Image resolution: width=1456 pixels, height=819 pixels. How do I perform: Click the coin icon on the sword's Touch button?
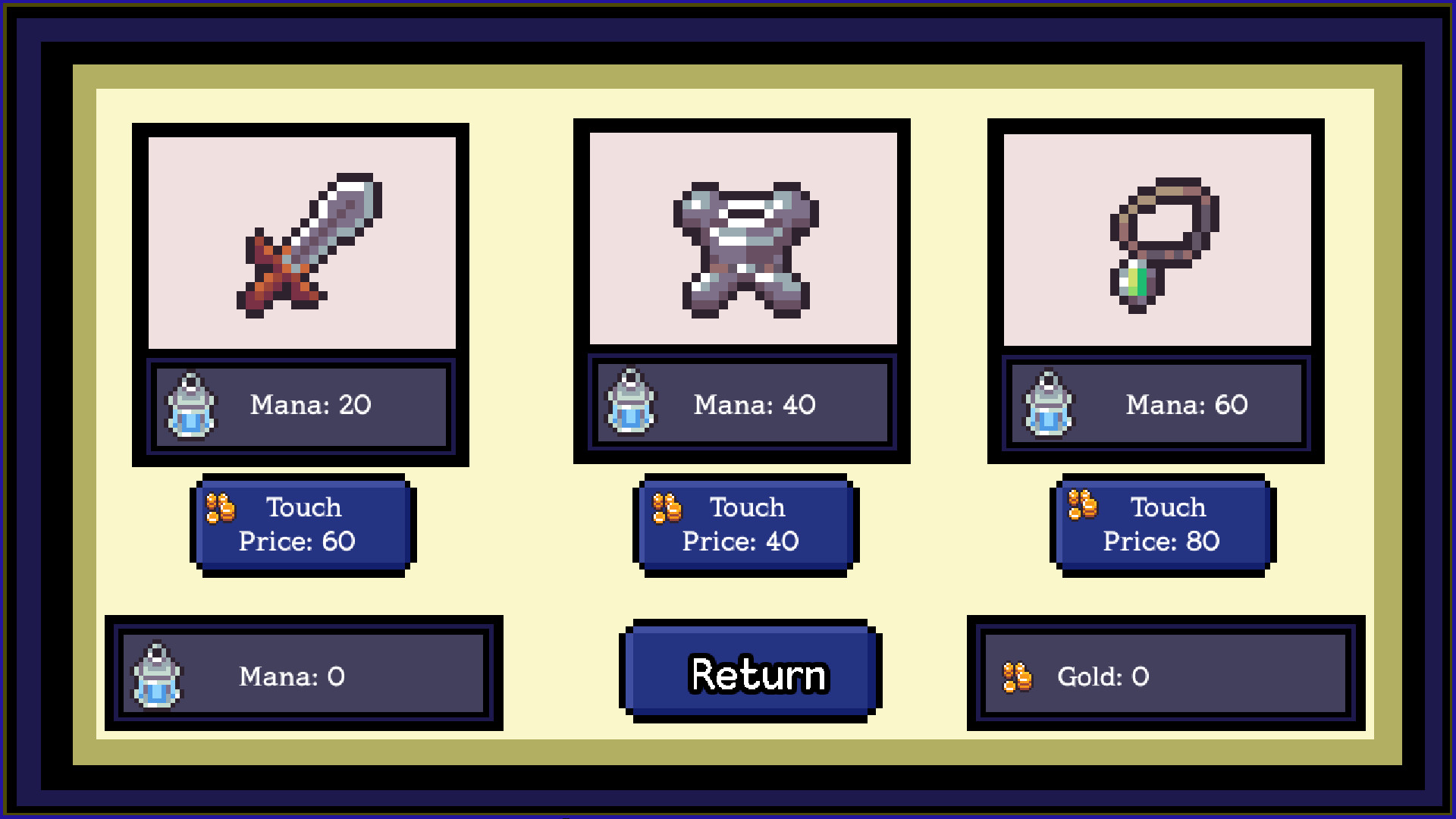click(x=220, y=508)
